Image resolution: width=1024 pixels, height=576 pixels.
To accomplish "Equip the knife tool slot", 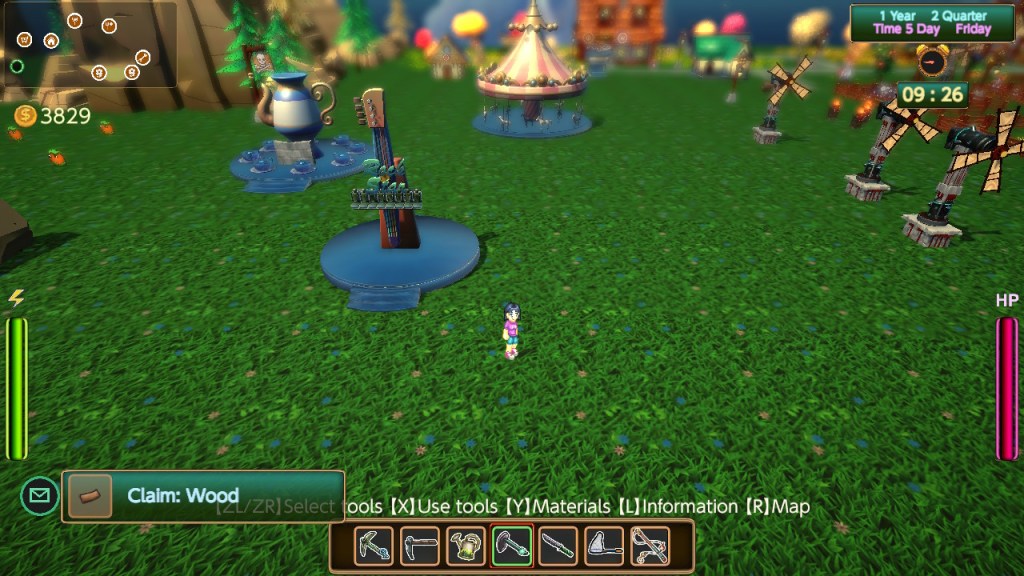I will tap(558, 546).
